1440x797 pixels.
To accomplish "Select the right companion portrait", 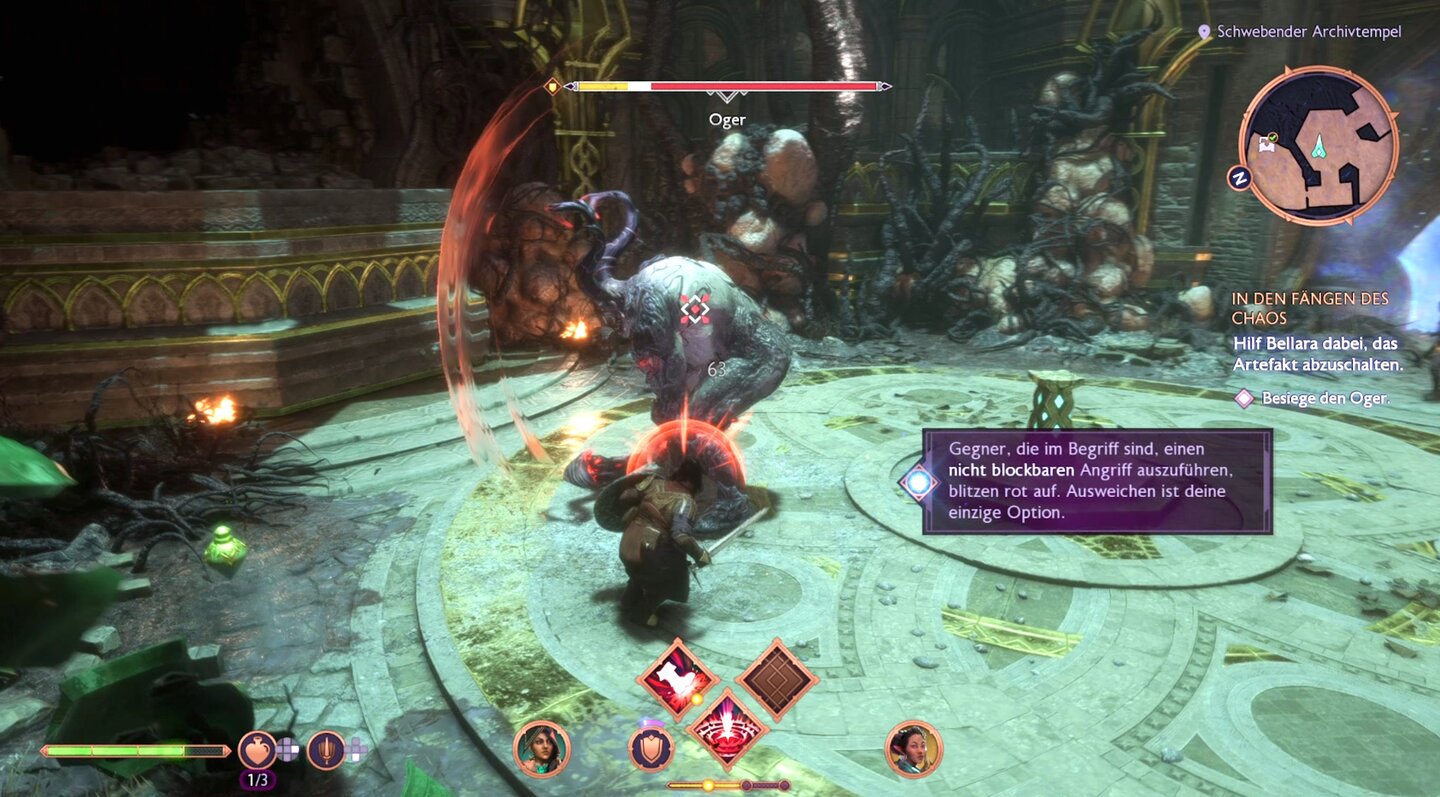I will point(913,749).
